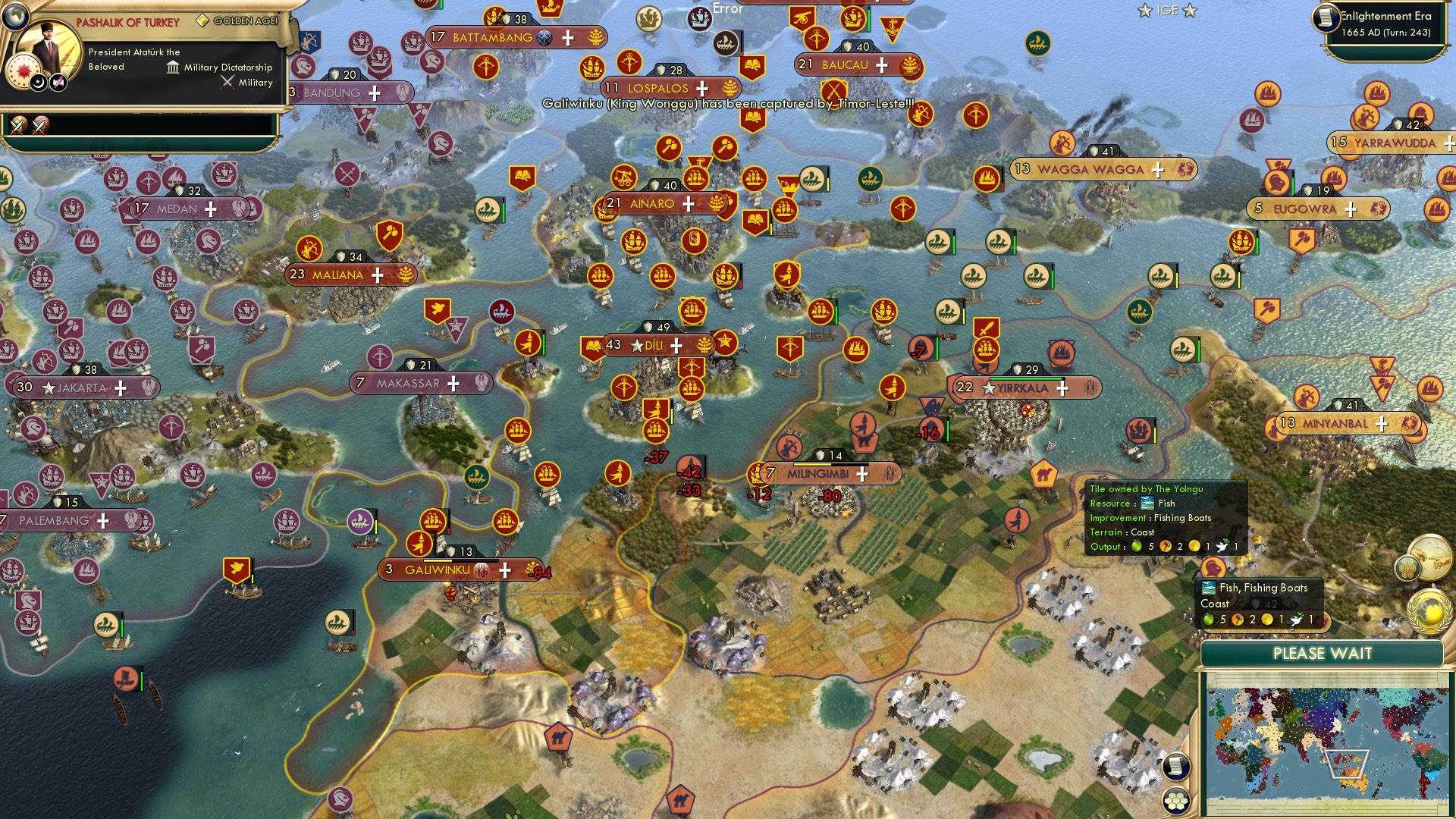The image size is (1456, 819).
Task: Click the globe icon above the leader panel
Action: [x=15, y=17]
